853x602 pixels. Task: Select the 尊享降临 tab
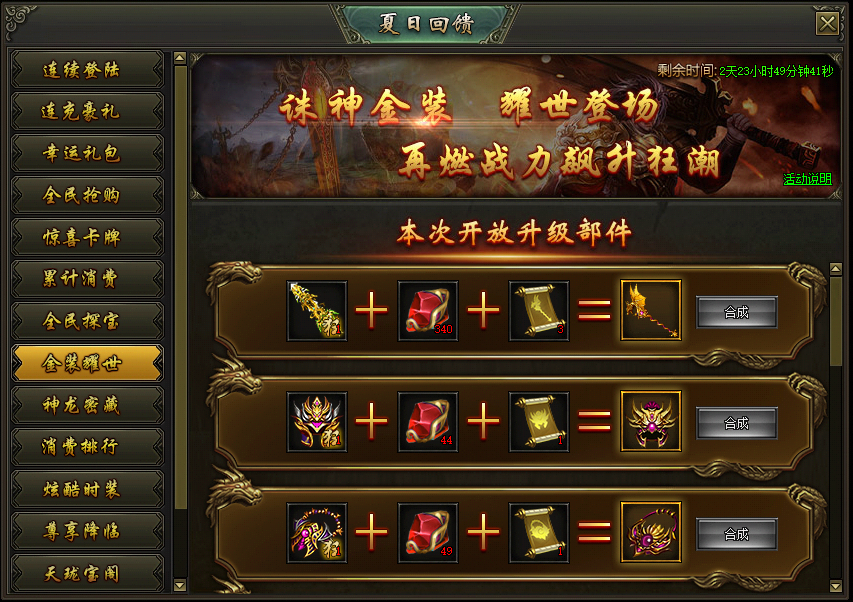click(87, 532)
